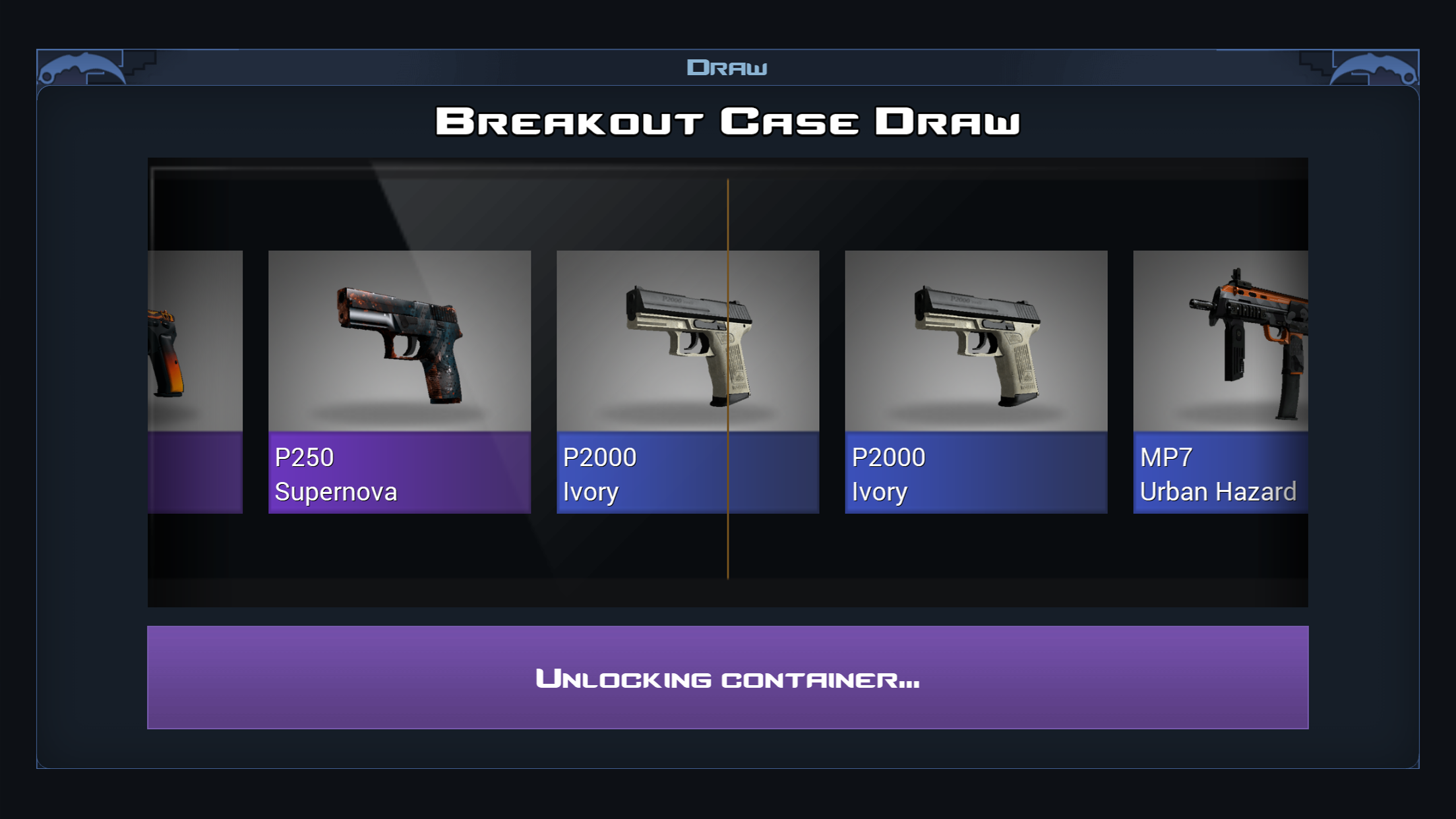Select the second P2000 Ivory weapon image
Image resolution: width=1456 pixels, height=819 pixels.
tap(976, 340)
